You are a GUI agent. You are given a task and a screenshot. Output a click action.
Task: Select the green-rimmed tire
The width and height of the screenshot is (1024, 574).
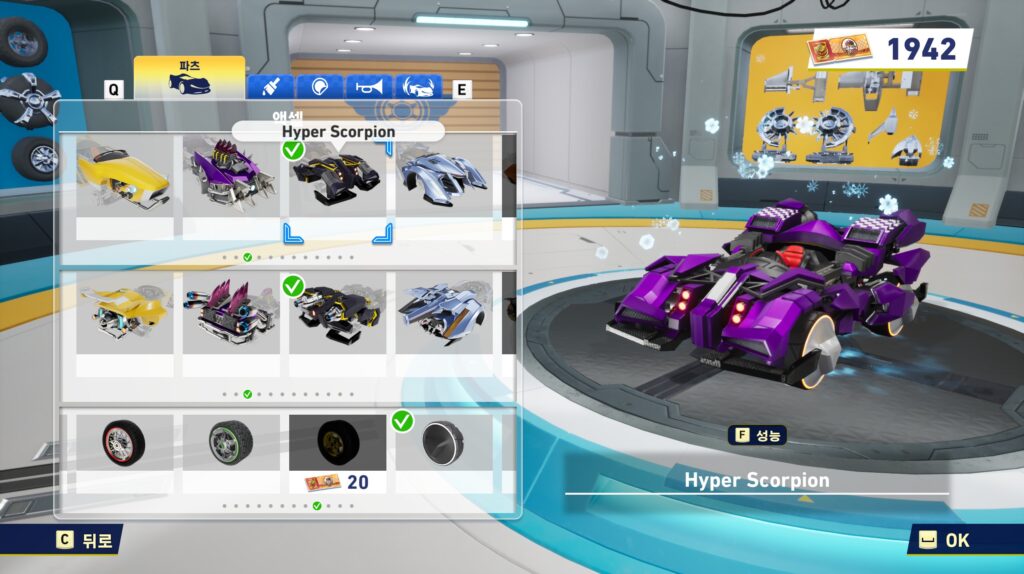point(231,442)
